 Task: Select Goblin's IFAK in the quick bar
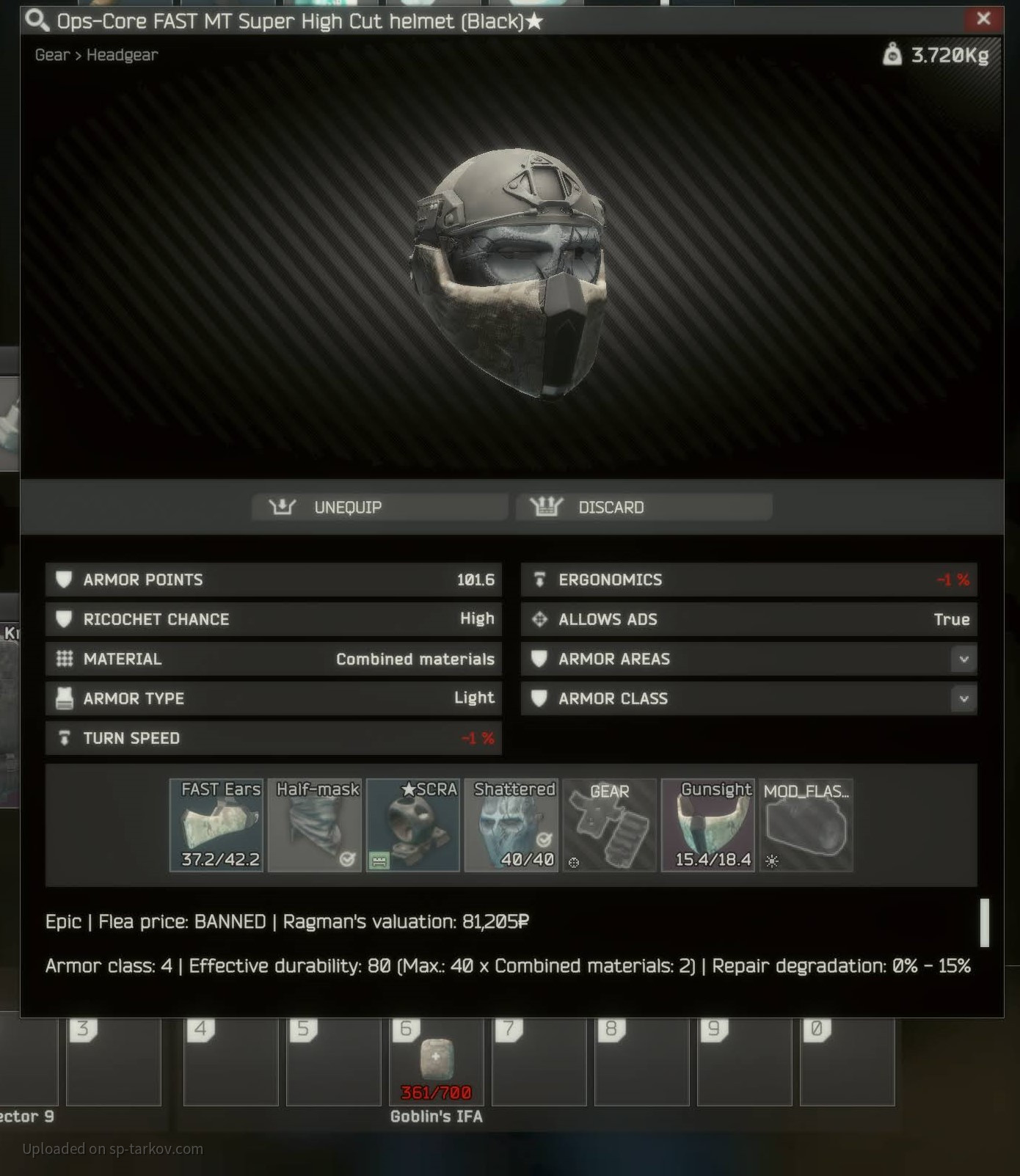point(437,1062)
